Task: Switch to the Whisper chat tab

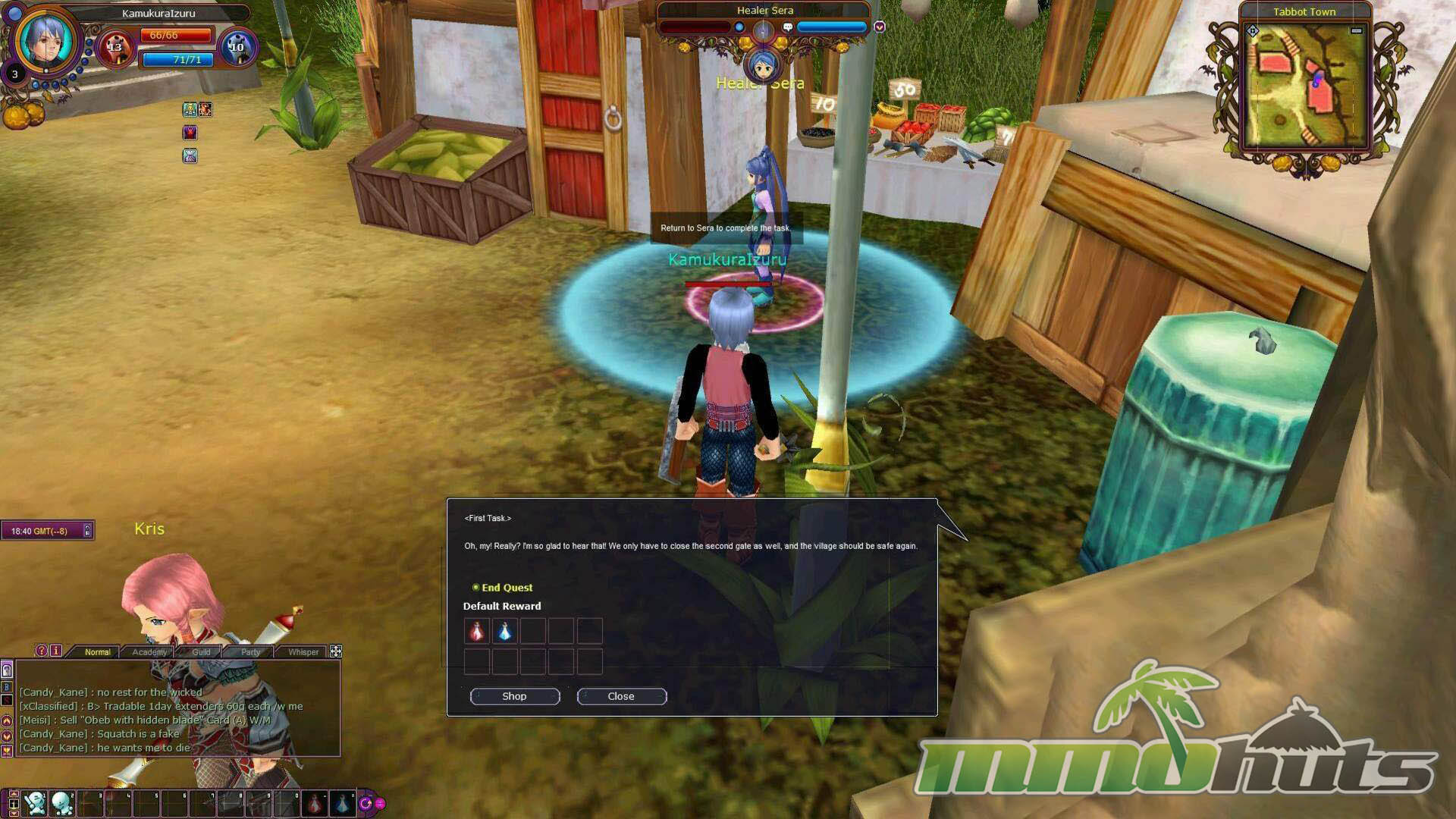Action: coord(303,652)
